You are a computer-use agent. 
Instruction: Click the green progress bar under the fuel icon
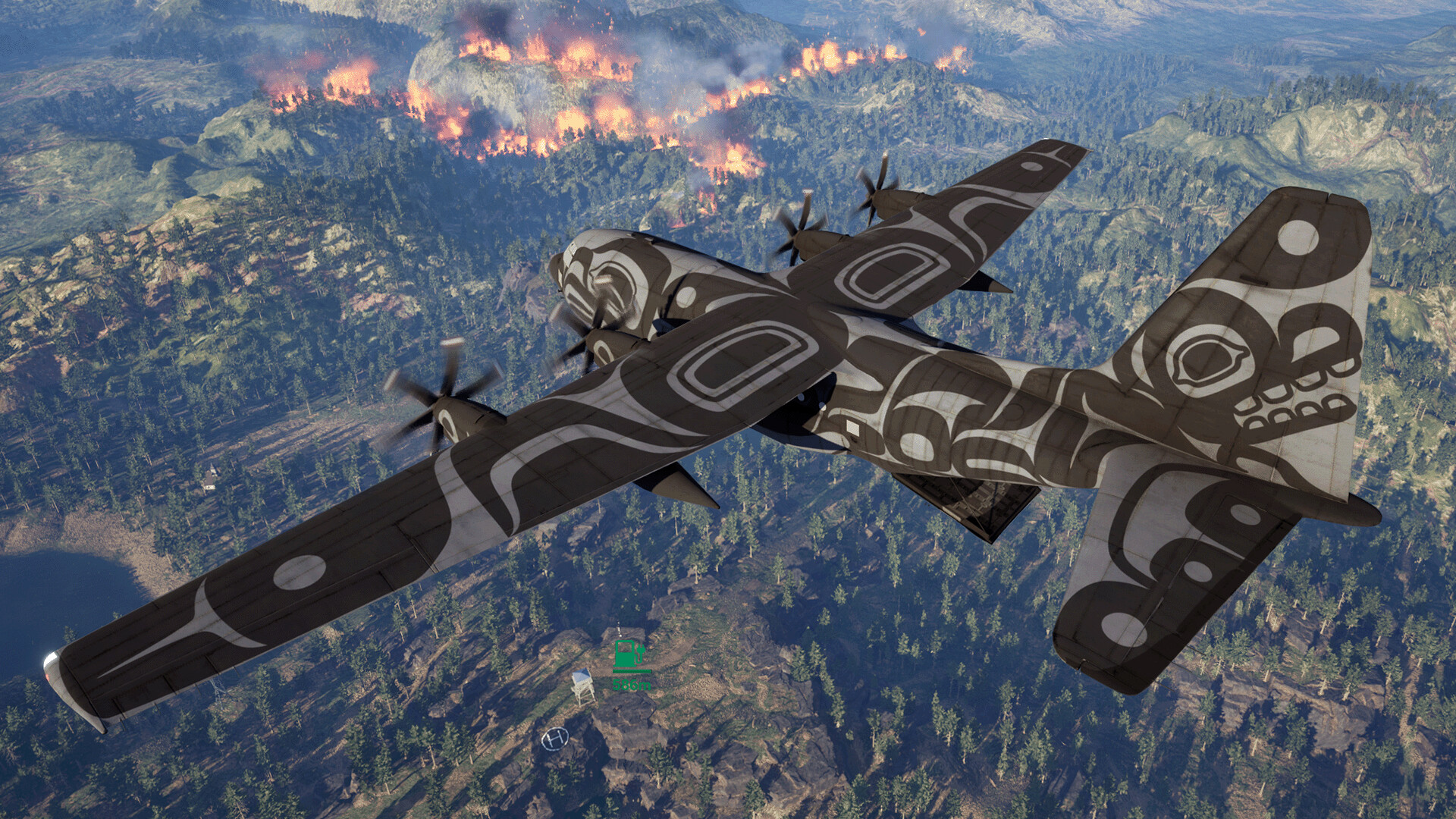pos(632,671)
